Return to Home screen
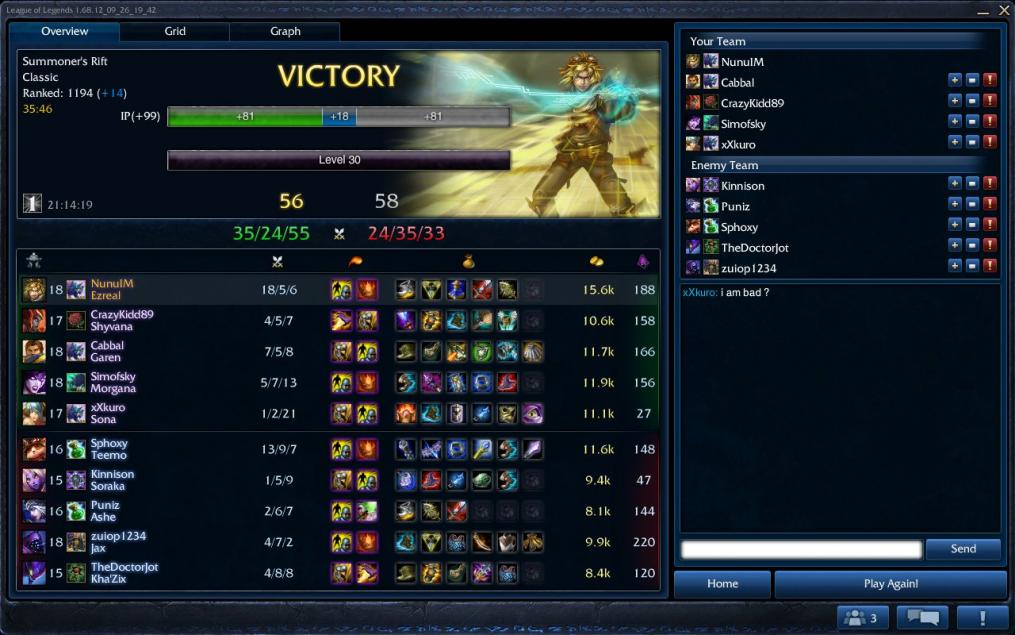The width and height of the screenshot is (1015, 635). [x=722, y=584]
